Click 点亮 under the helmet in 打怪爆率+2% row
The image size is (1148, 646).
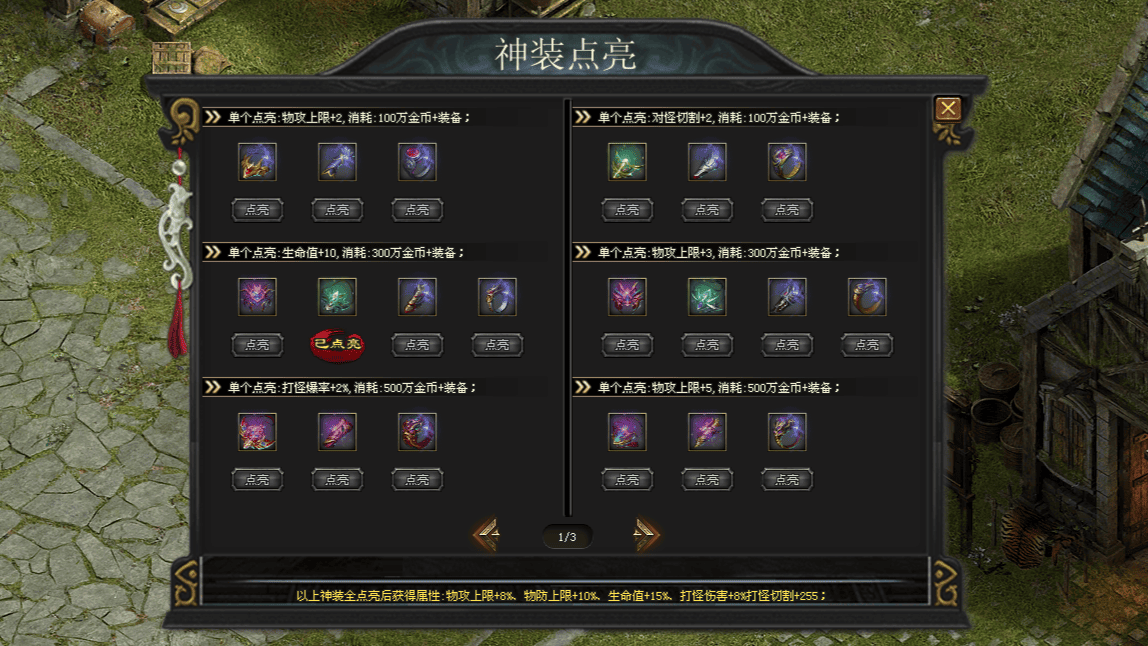tap(257, 480)
